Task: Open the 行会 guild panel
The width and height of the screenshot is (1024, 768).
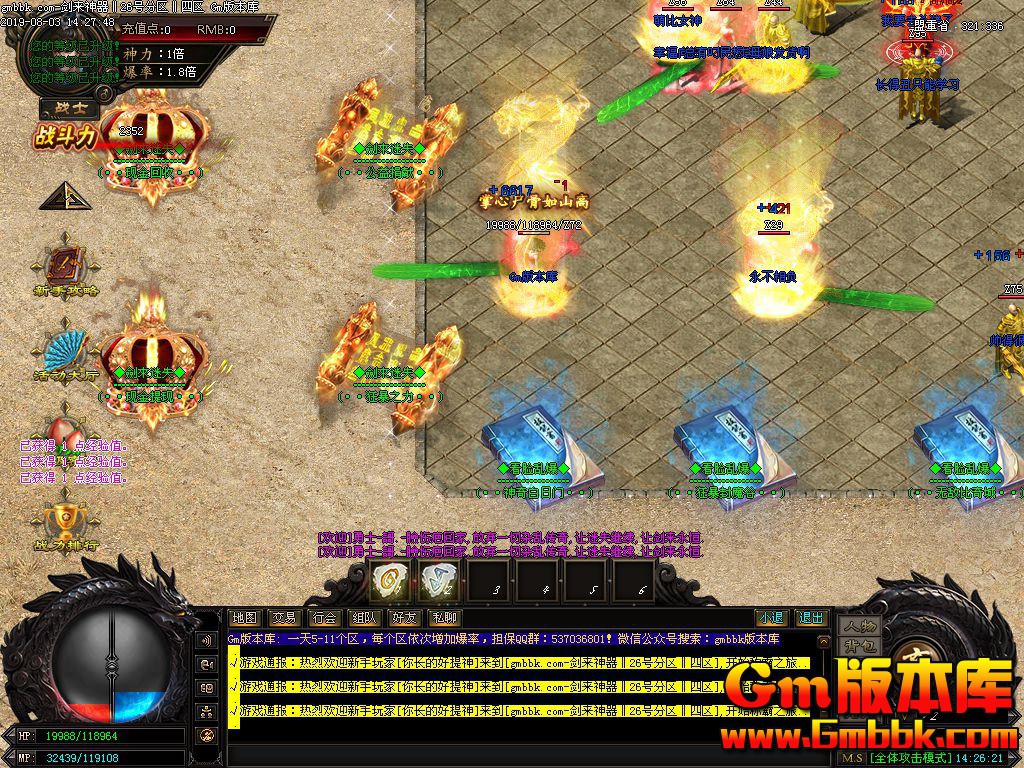Action: pos(324,618)
